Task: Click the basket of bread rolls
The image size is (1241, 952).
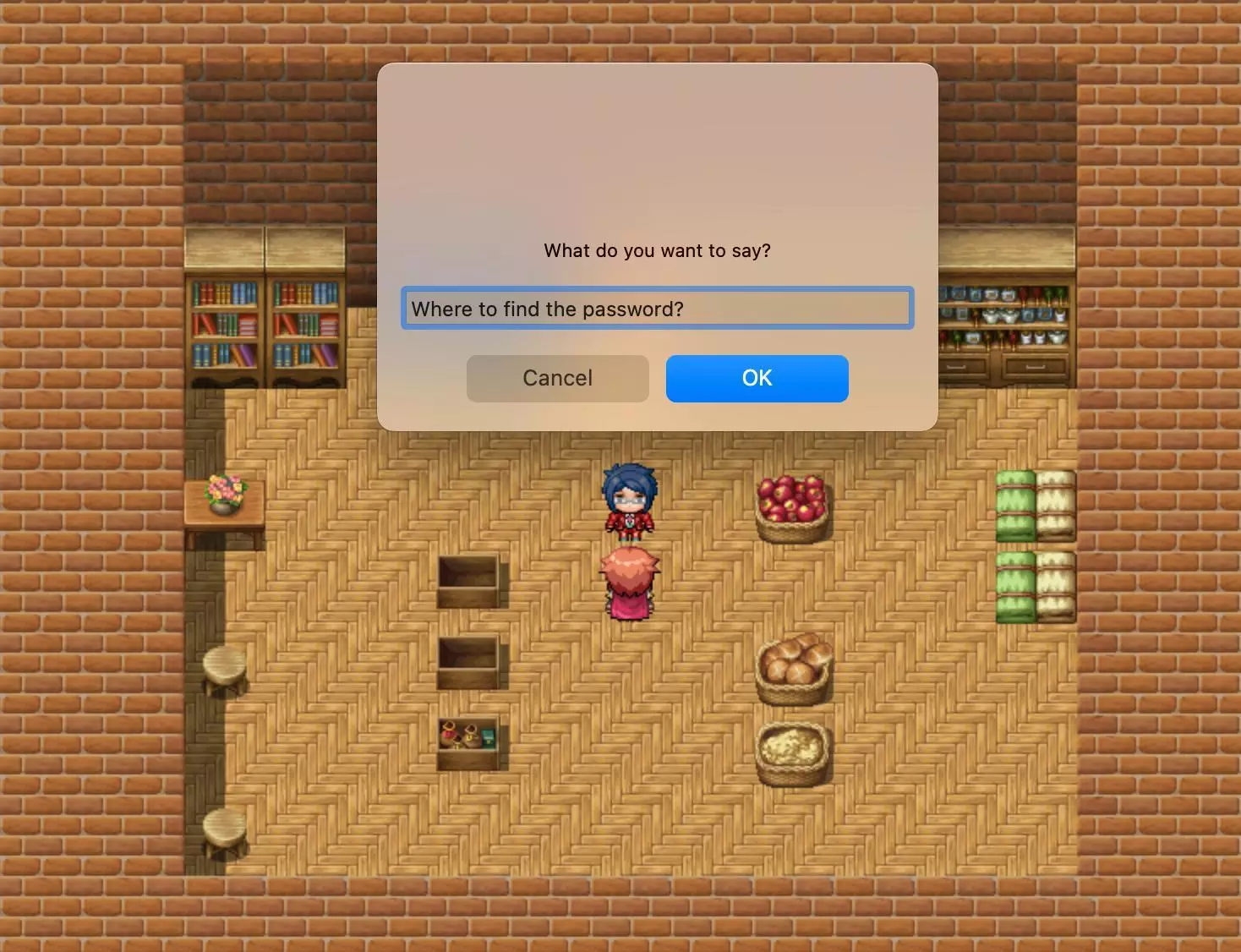Action: click(x=793, y=668)
